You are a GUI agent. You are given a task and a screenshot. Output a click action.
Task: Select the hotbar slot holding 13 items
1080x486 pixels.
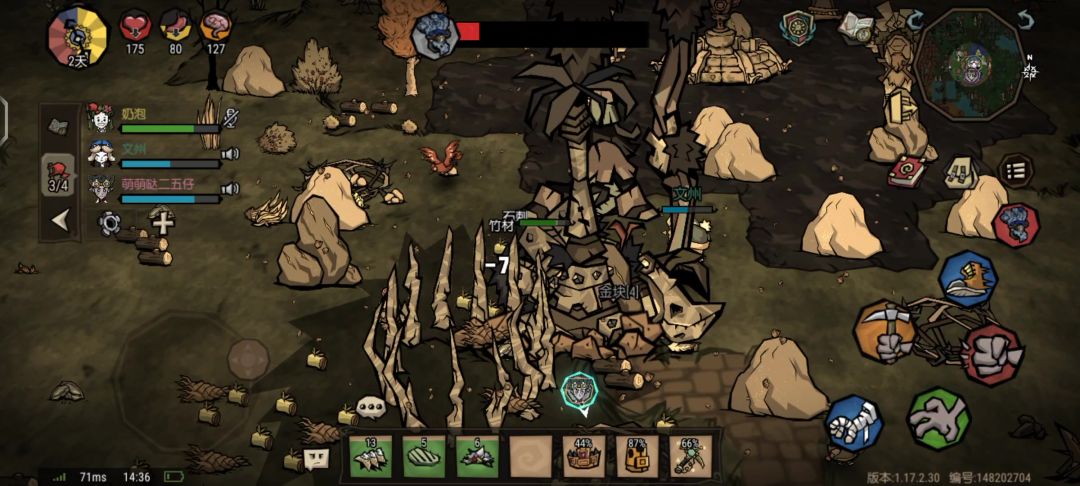coord(370,456)
